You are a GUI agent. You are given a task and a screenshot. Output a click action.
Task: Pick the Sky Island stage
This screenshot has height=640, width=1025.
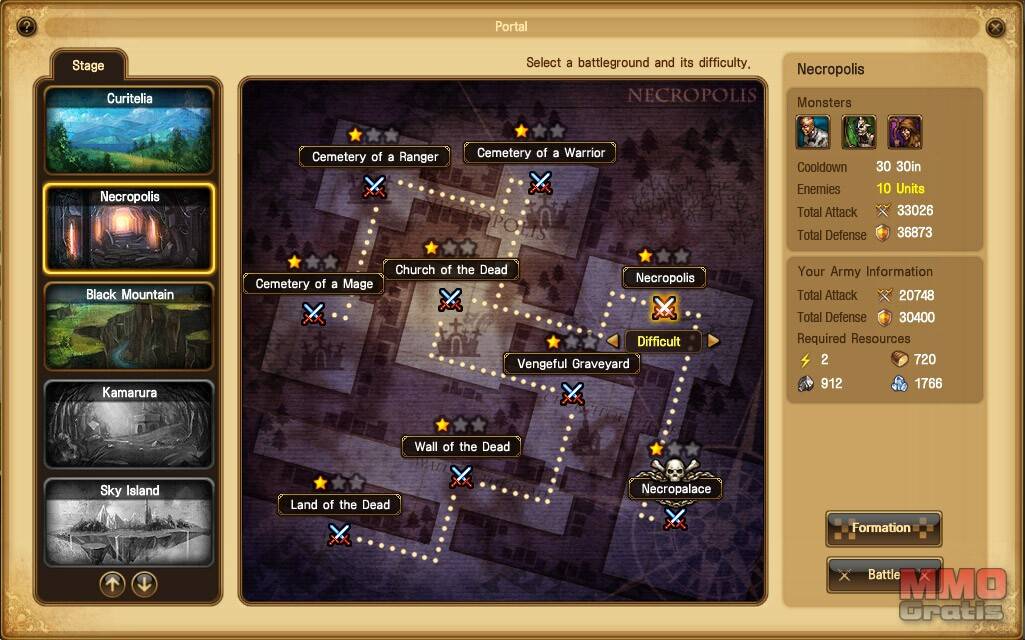129,522
